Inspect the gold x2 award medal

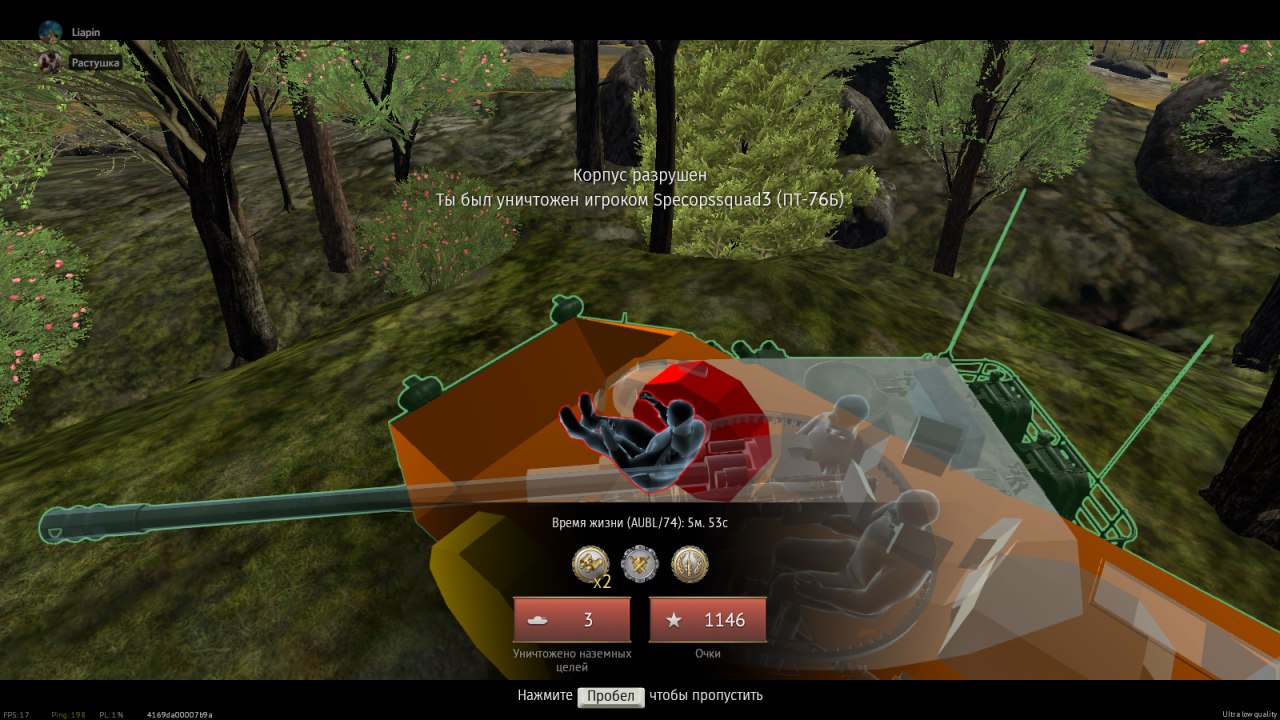pyautogui.click(x=590, y=564)
